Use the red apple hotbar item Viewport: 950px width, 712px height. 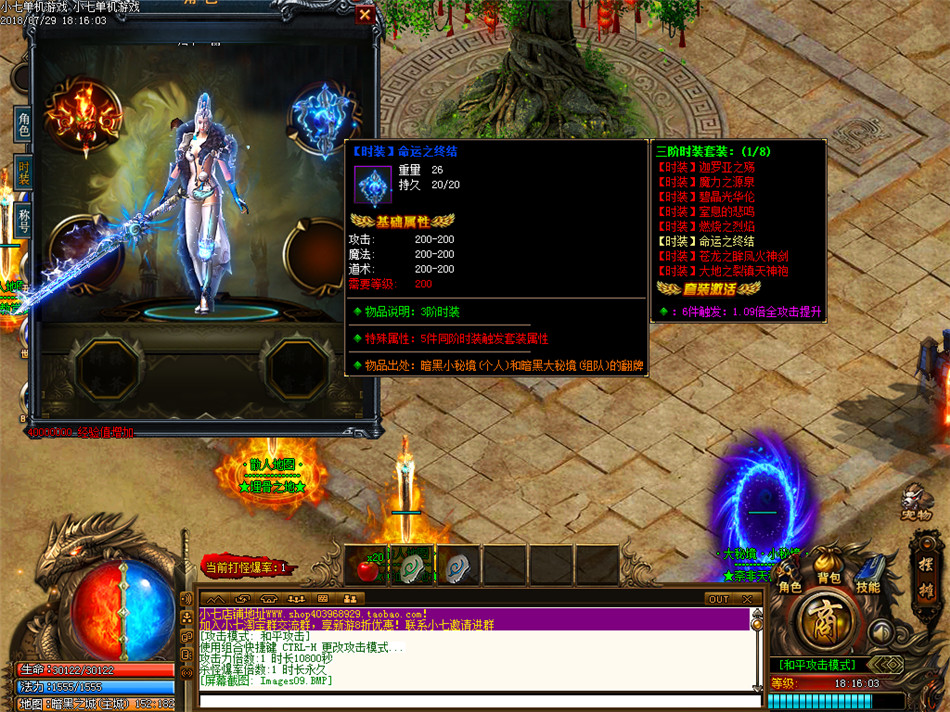[x=367, y=566]
